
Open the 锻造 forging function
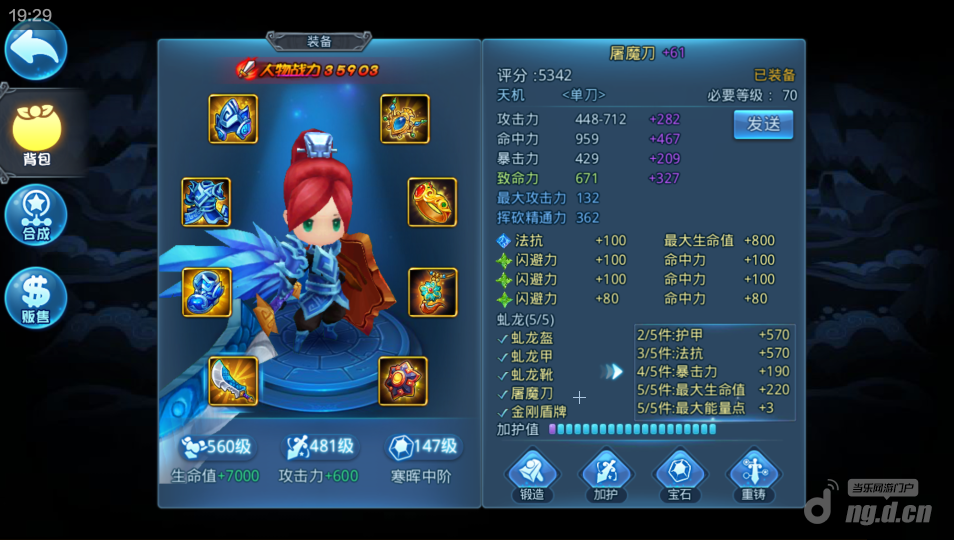[x=532, y=473]
